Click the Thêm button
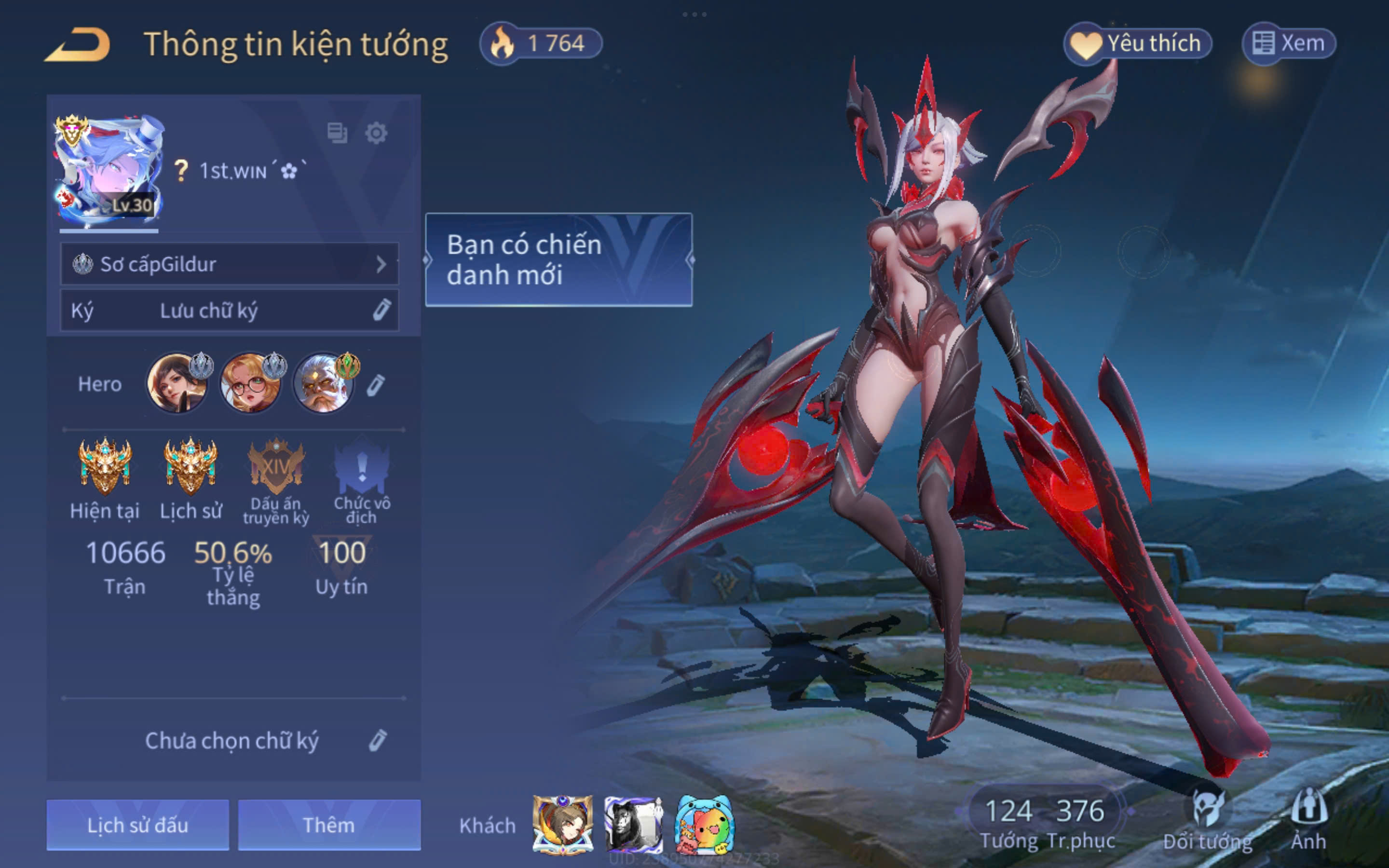The height and width of the screenshot is (868, 1389). coord(329,825)
